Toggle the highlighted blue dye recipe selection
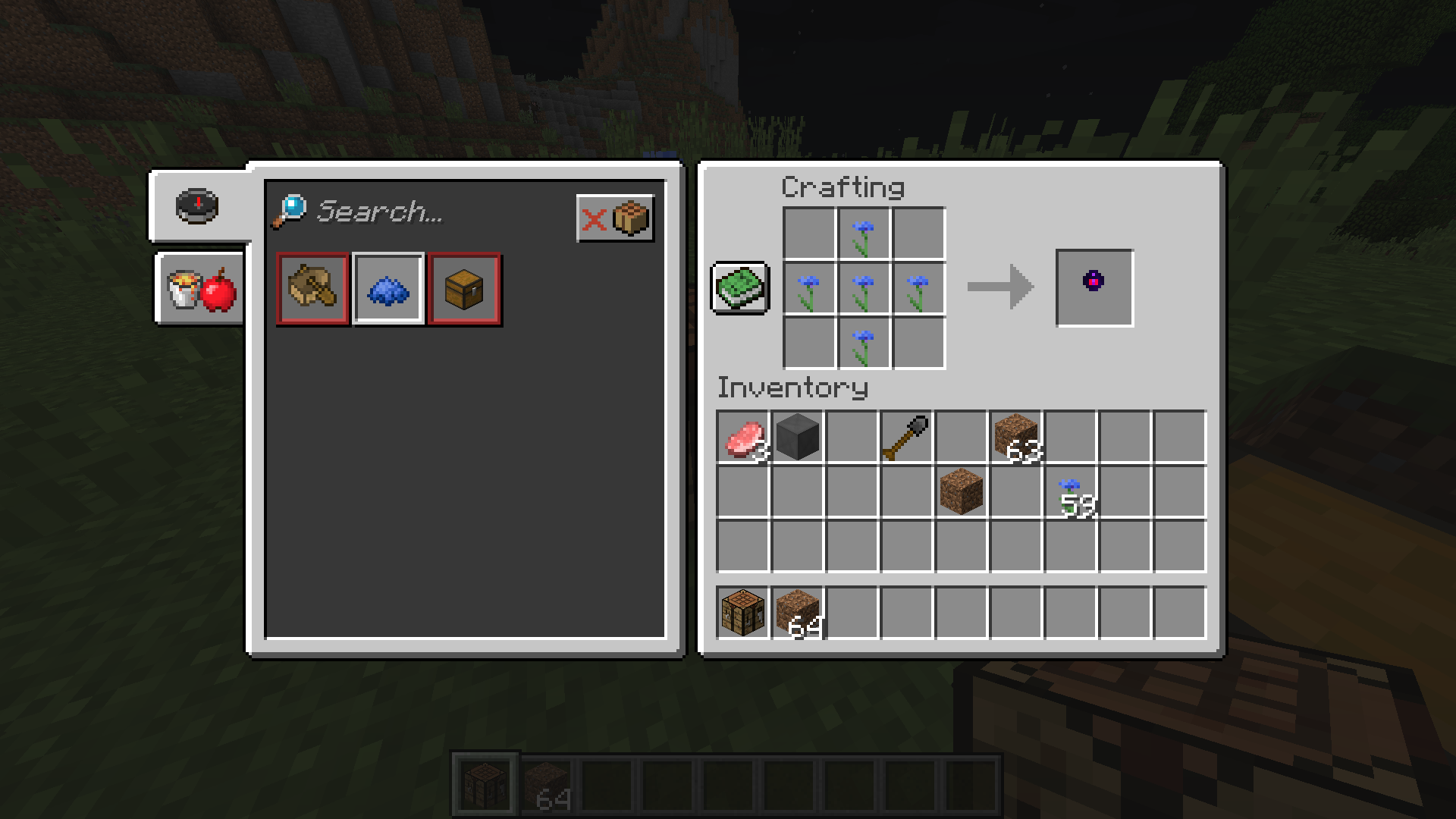Viewport: 1456px width, 819px height. [x=389, y=290]
